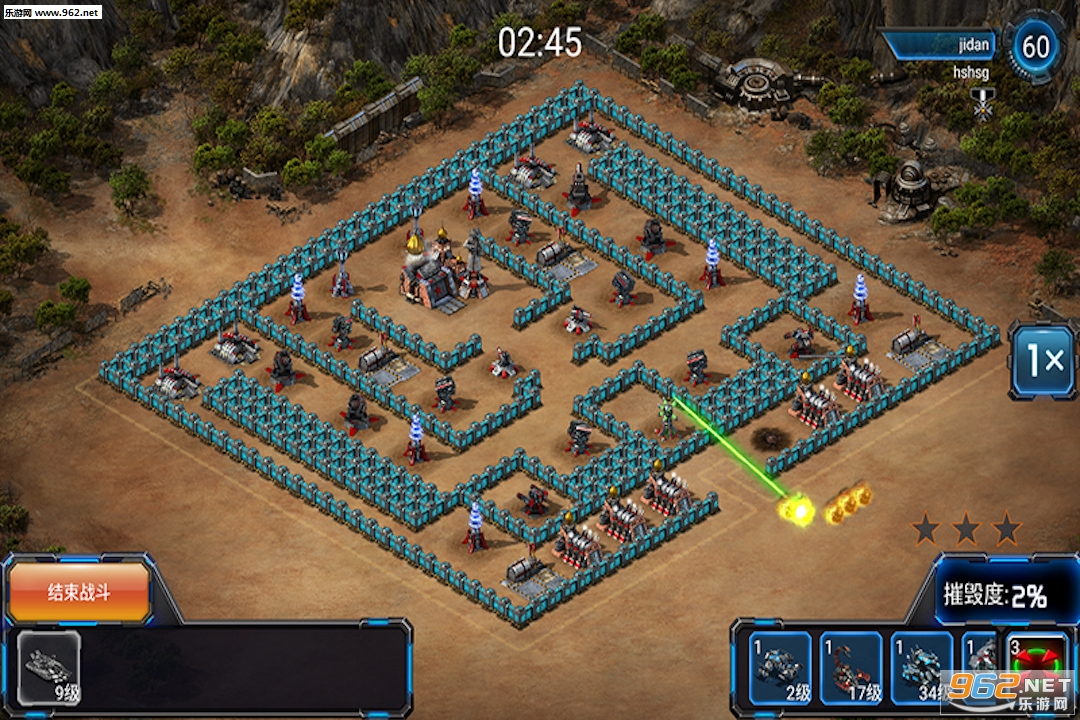
Task: Click the 结束战斗 end battle button
Action: click(x=80, y=593)
